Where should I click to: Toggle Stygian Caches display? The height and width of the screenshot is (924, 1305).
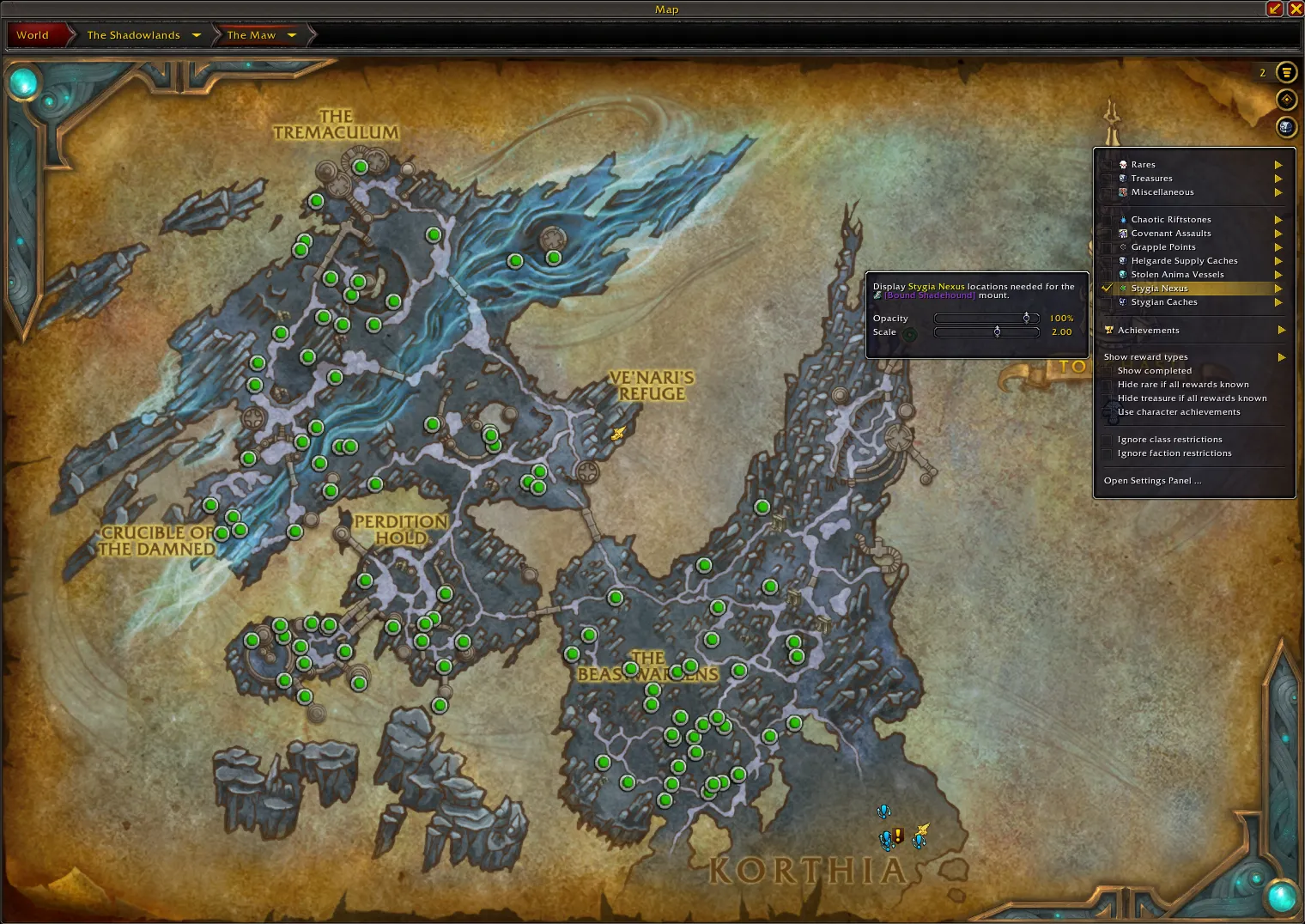tap(1164, 302)
